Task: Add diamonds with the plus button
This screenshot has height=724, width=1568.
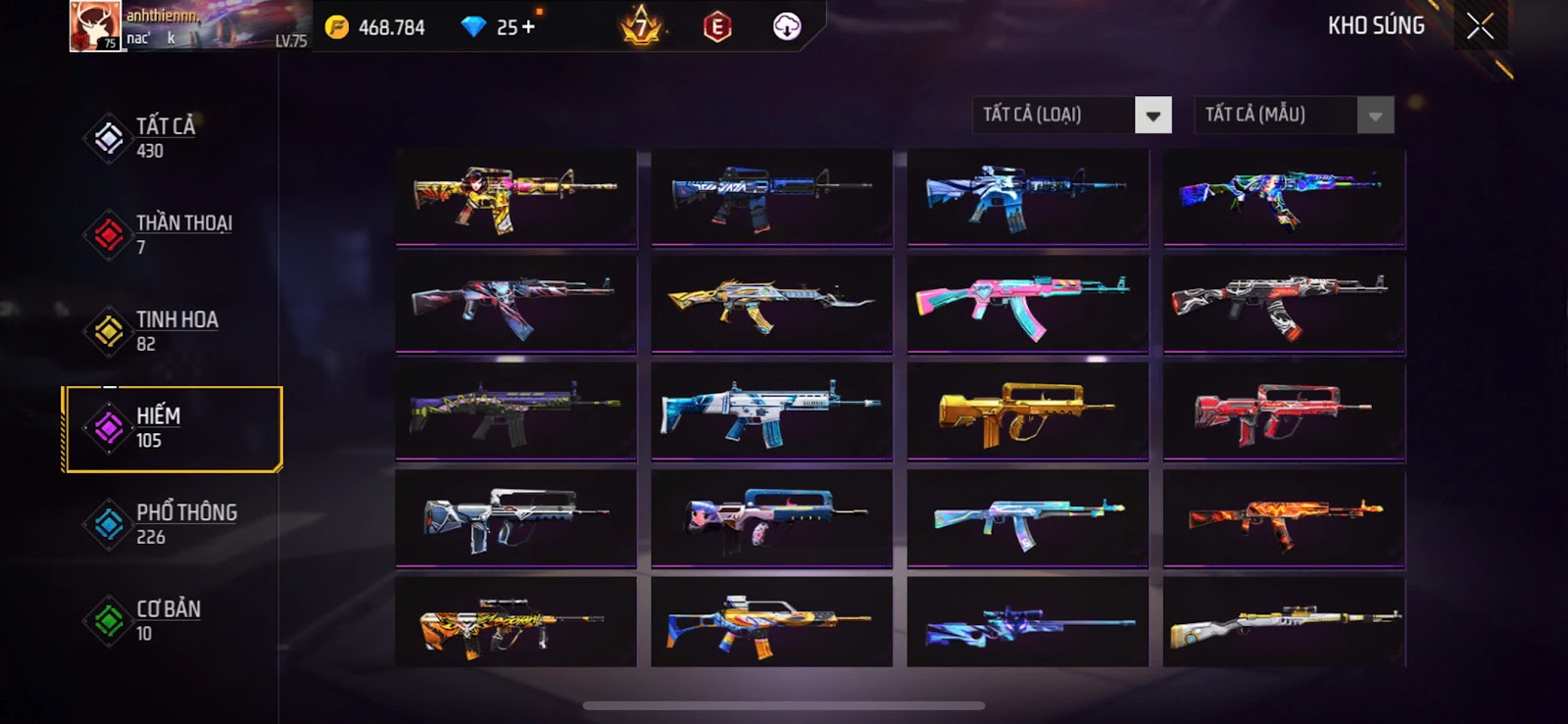Action: tap(529, 27)
